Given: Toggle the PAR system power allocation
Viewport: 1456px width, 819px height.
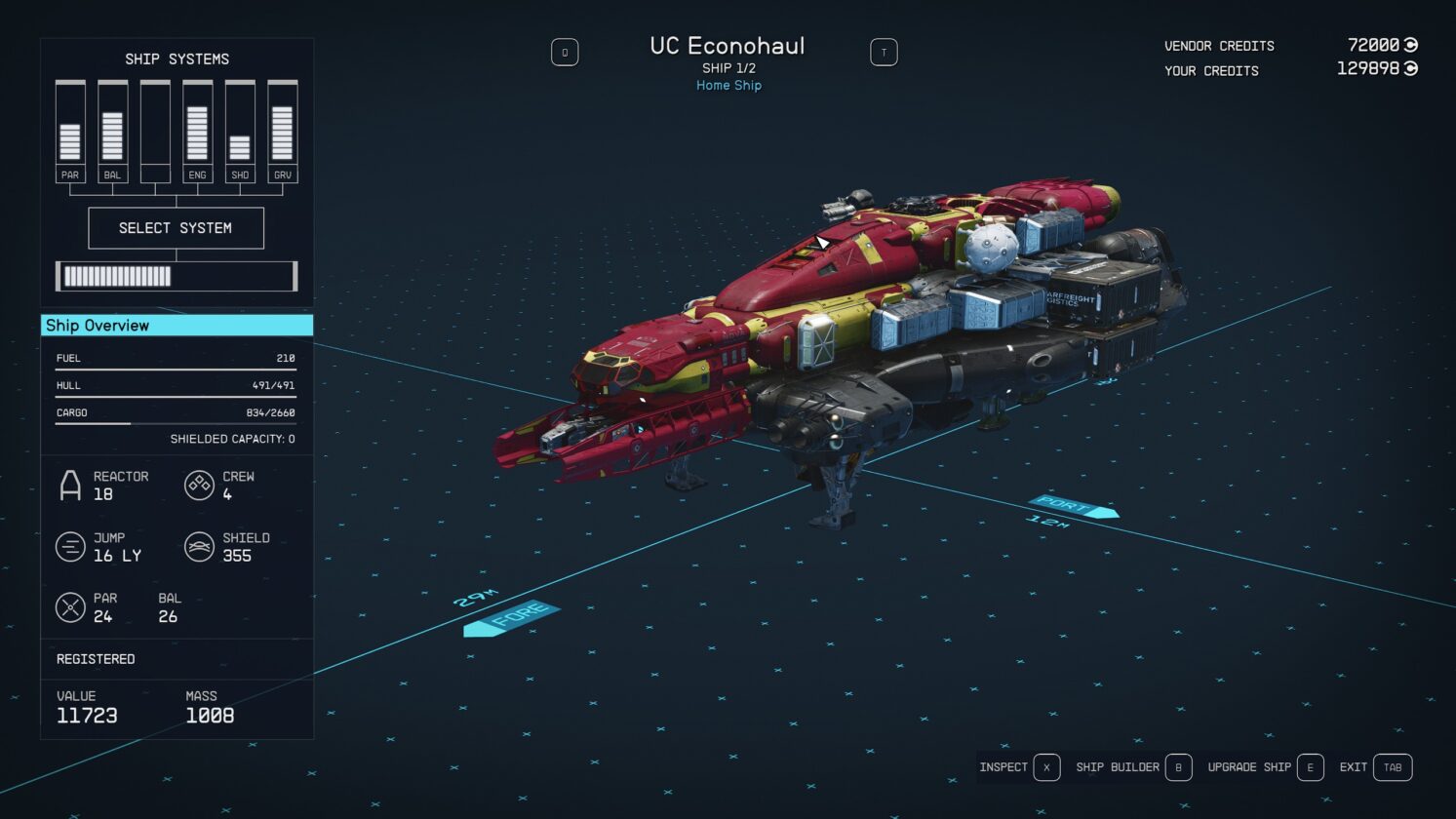Looking at the screenshot, I should point(69,127).
